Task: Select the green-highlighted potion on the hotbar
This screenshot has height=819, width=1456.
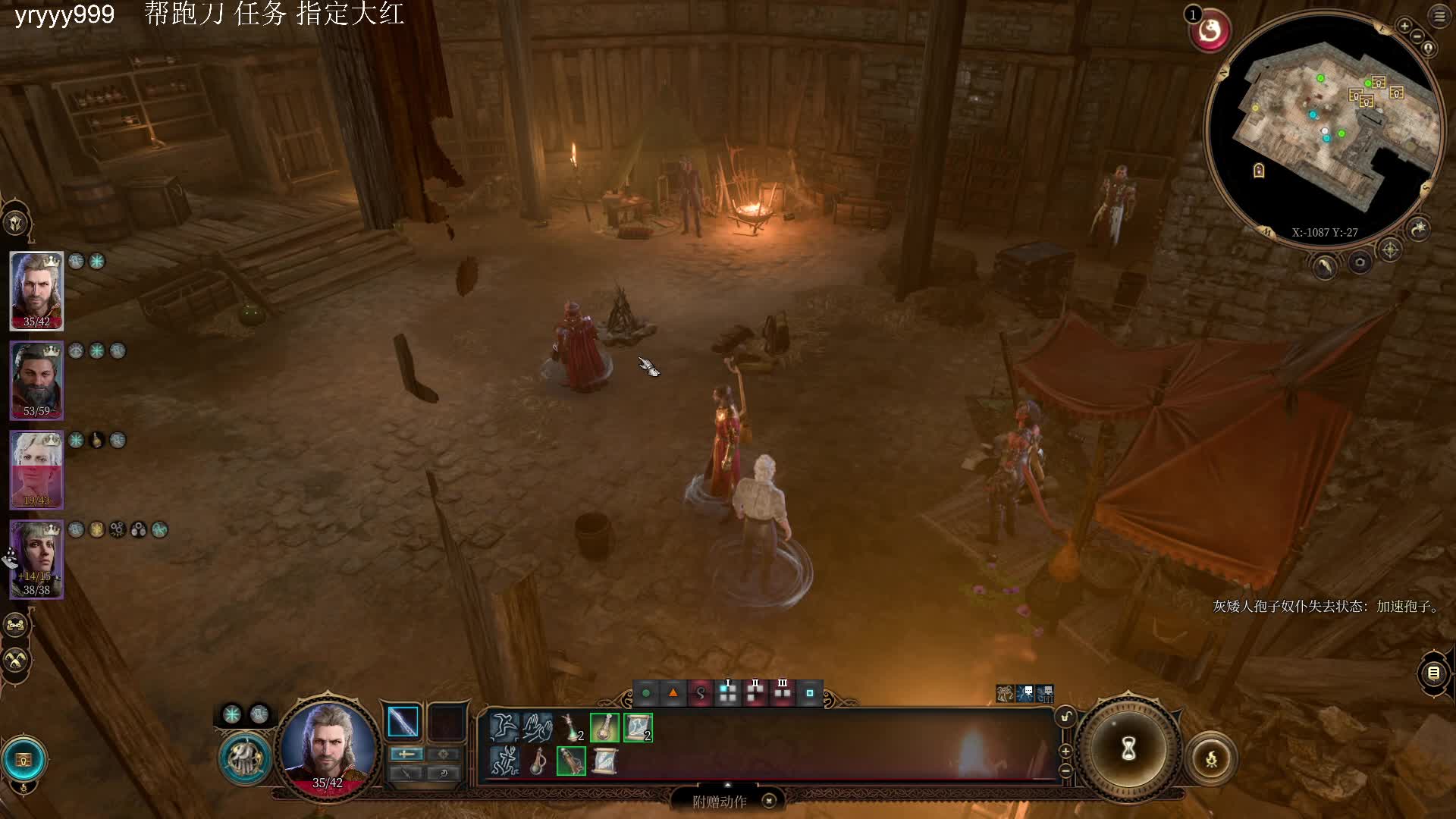Action: pos(604,727)
